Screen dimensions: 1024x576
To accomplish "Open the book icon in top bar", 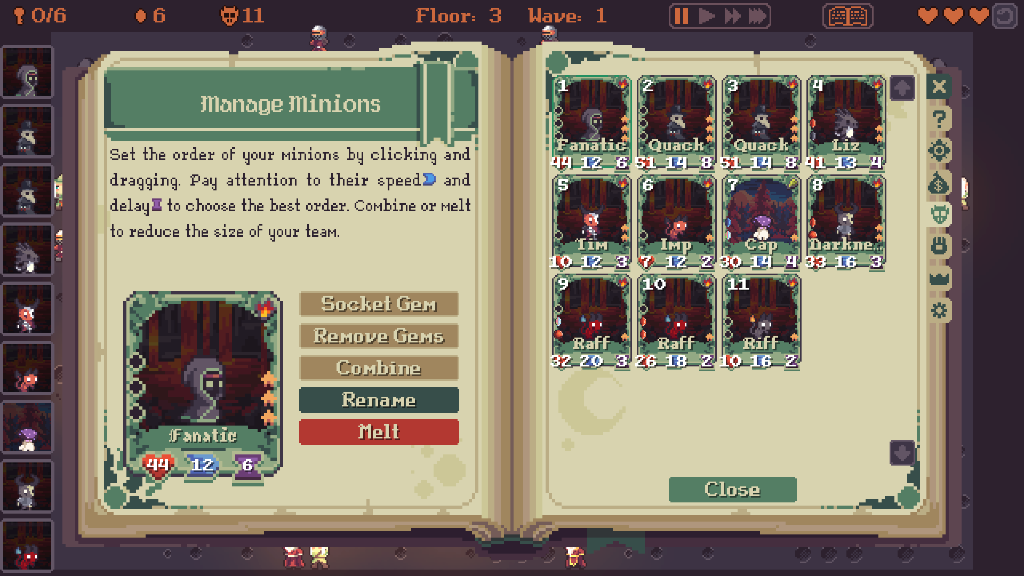I will (x=847, y=16).
